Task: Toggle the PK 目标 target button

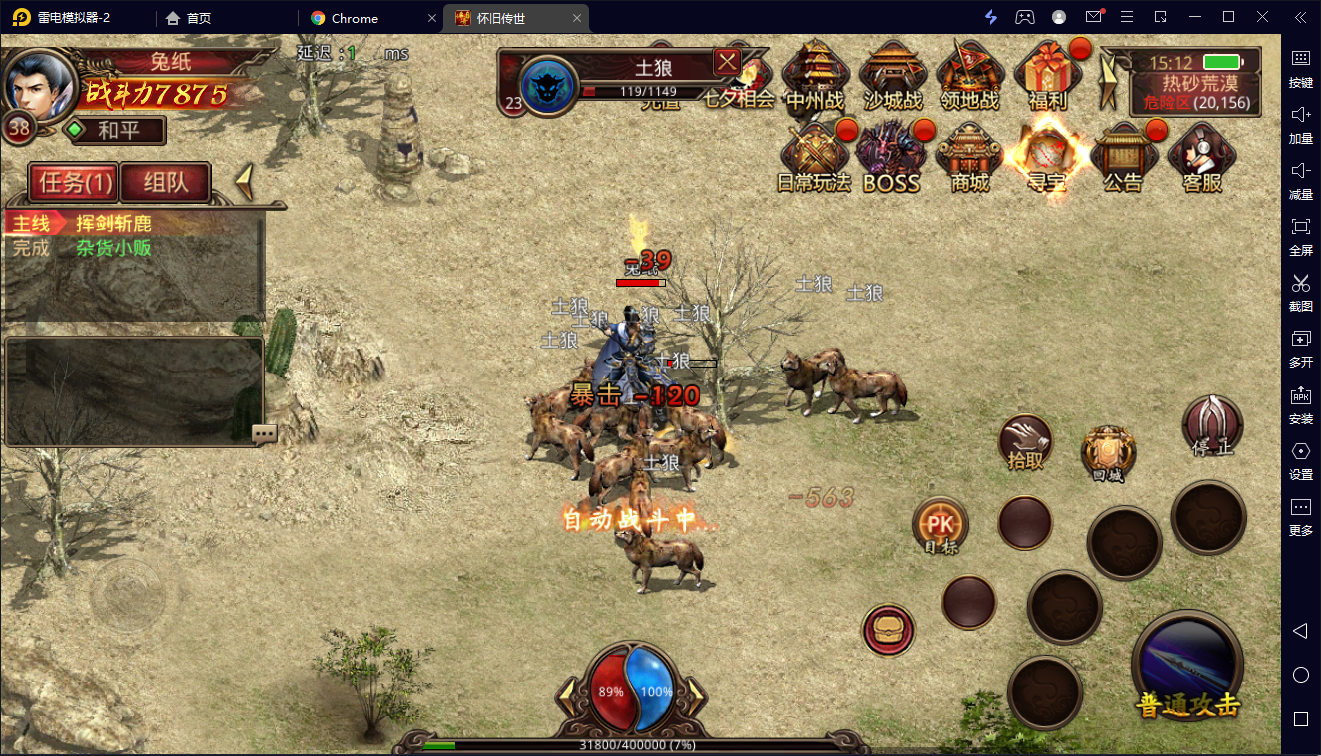Action: pyautogui.click(x=940, y=526)
